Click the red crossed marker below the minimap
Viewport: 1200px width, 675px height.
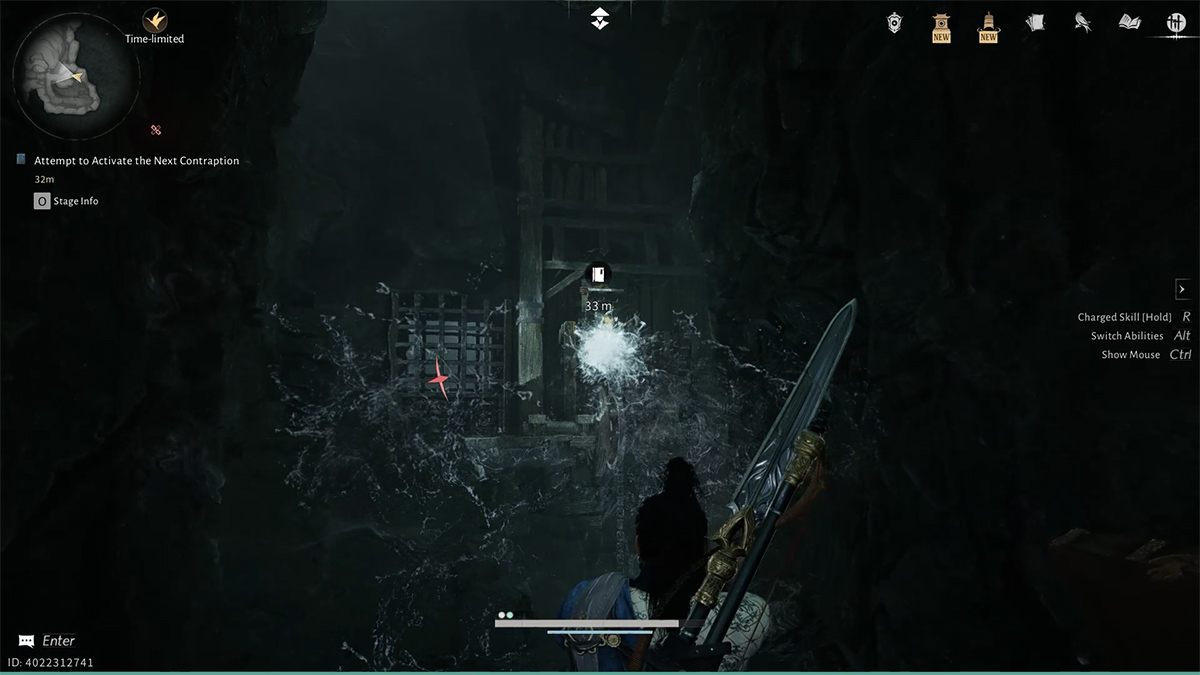click(156, 130)
